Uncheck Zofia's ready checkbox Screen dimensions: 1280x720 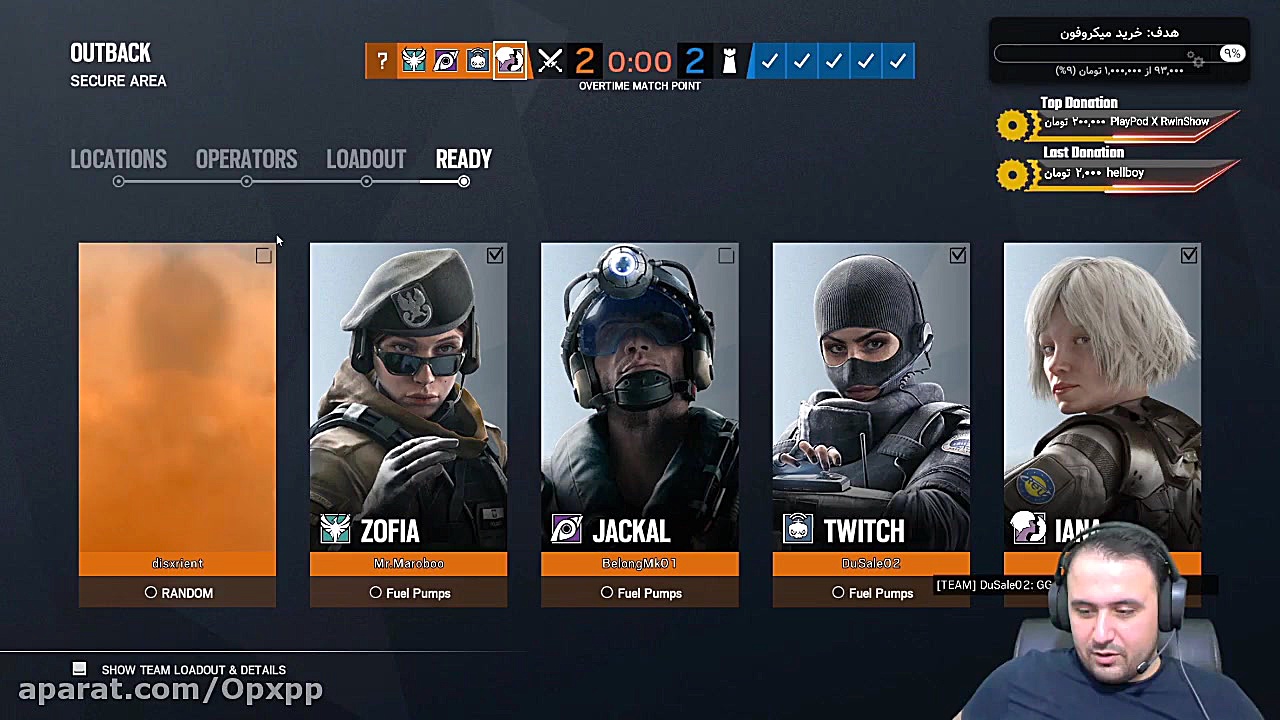[x=495, y=256]
